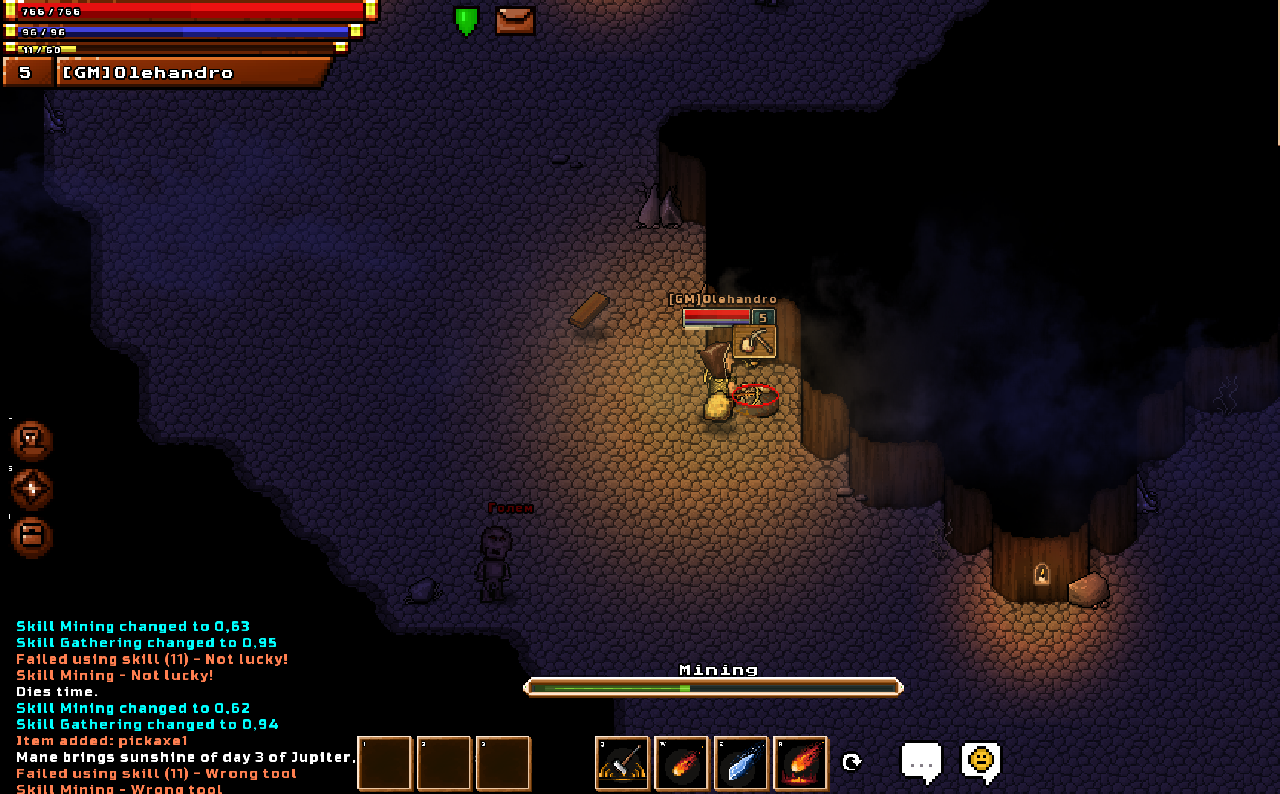The image size is (1280, 794).
Task: Open the chat speech bubble
Action: coord(921,761)
